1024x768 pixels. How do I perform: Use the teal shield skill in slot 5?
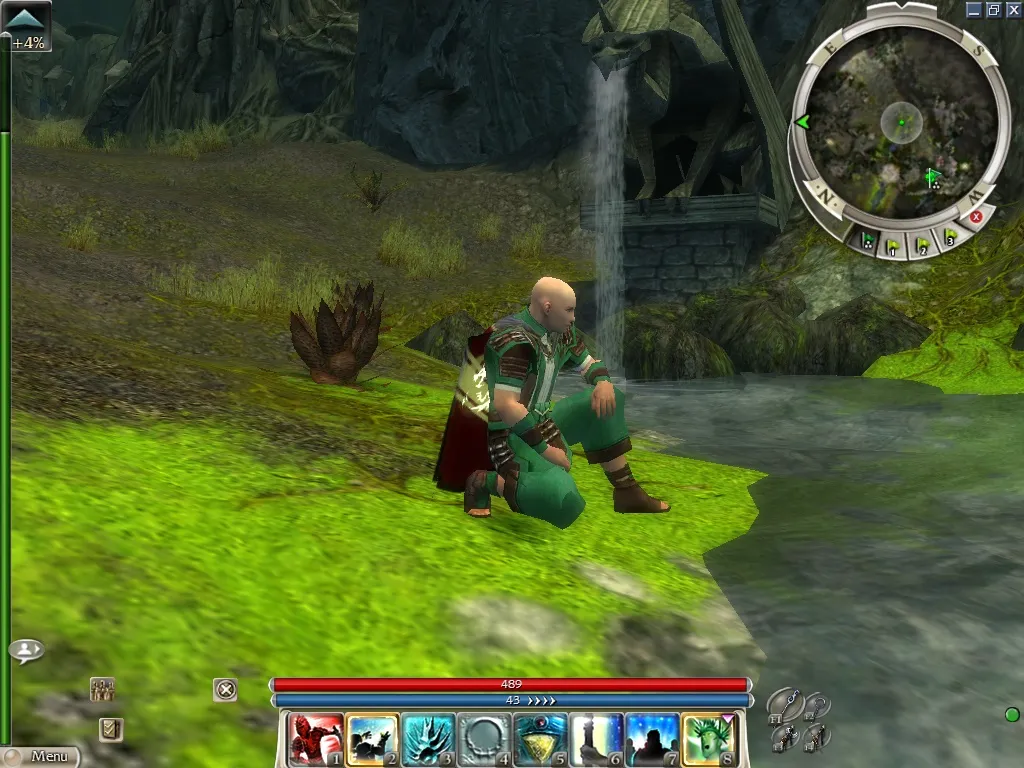(x=541, y=739)
